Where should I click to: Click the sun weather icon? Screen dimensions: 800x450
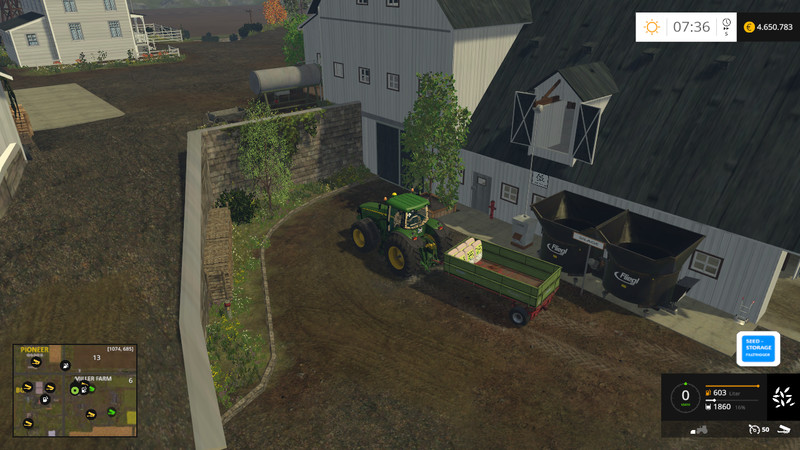(652, 27)
